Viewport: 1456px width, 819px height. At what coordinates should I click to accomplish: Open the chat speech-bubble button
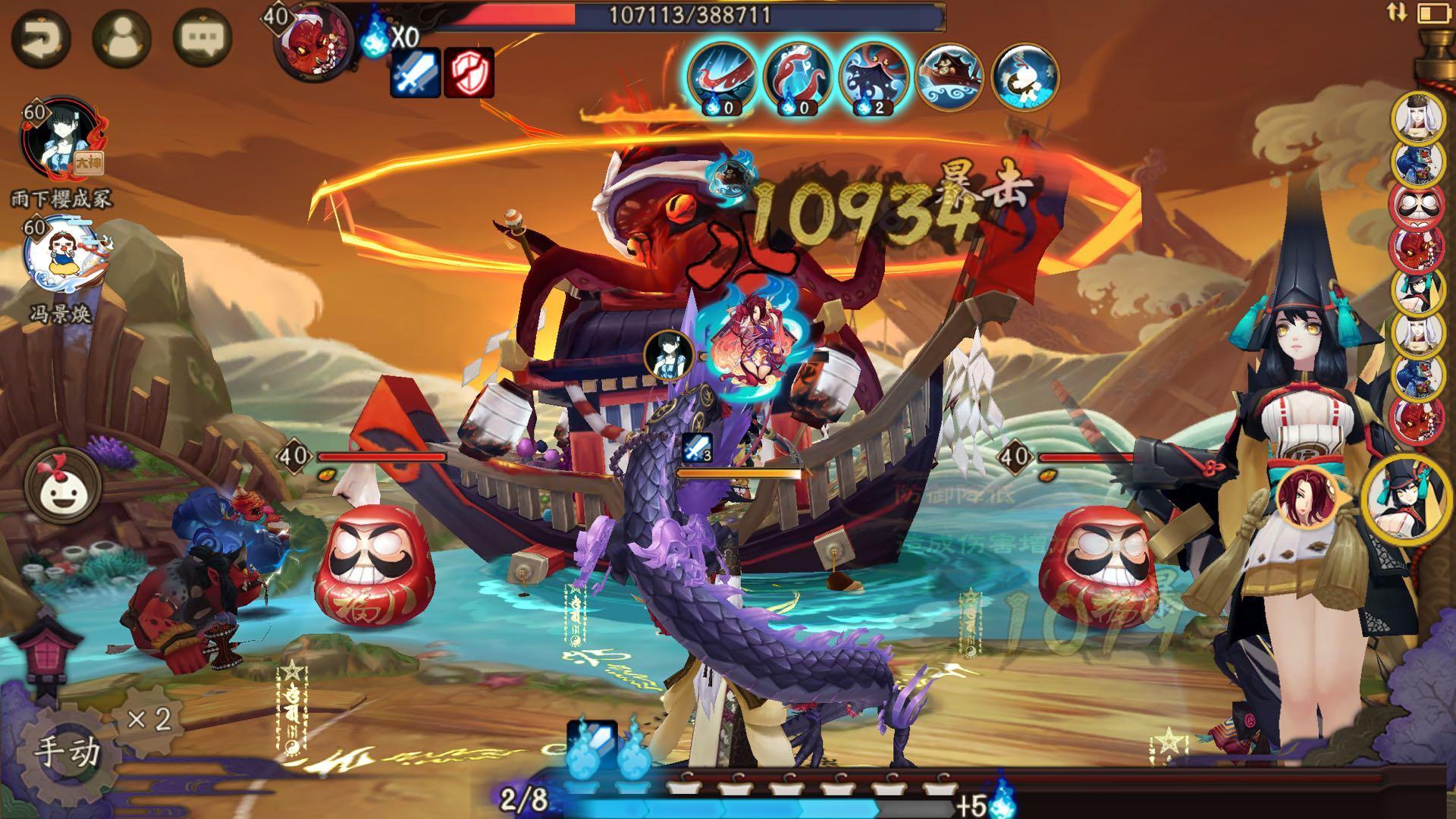tap(202, 38)
